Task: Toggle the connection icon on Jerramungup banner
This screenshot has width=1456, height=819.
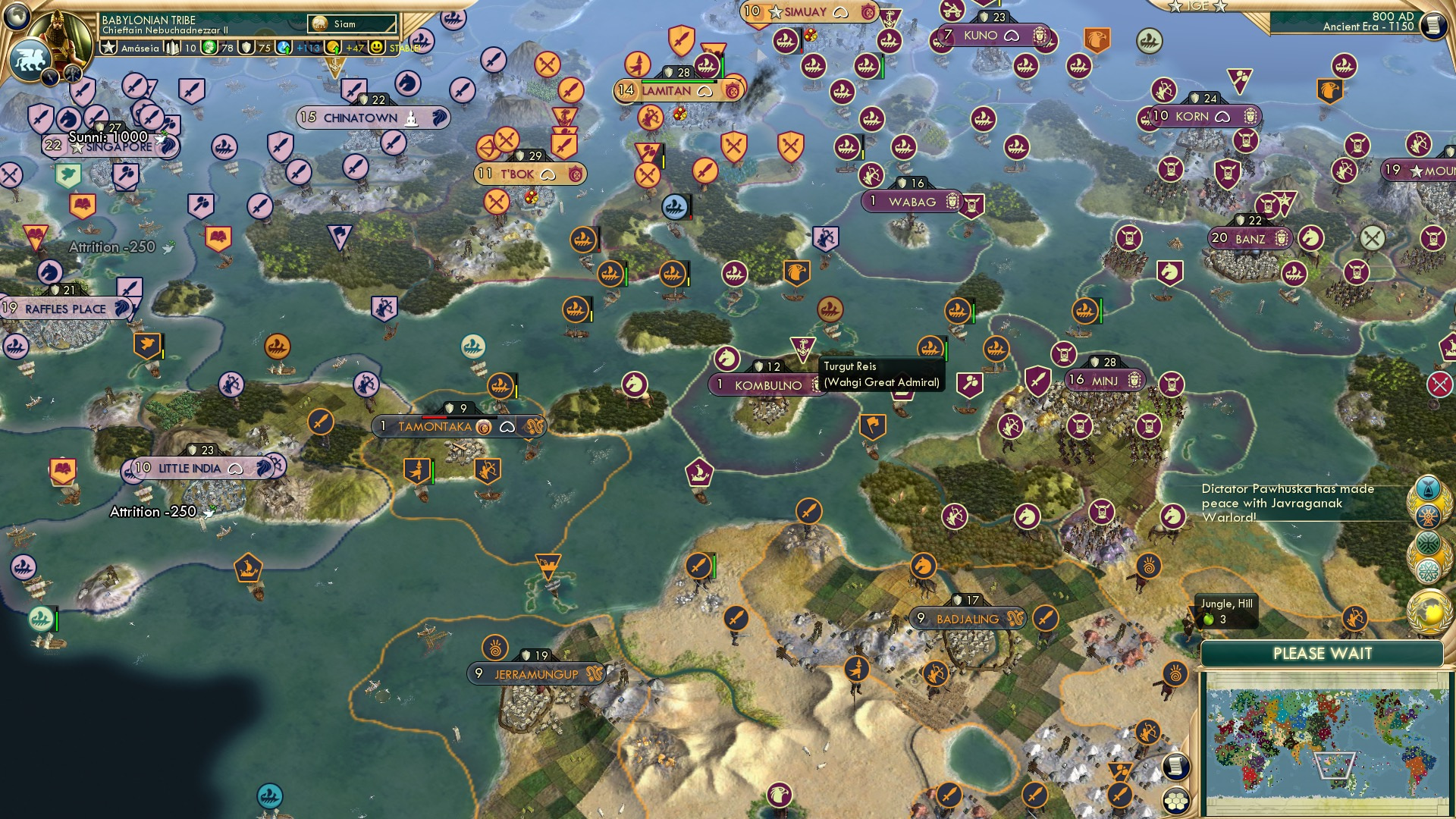Action: pos(594,673)
